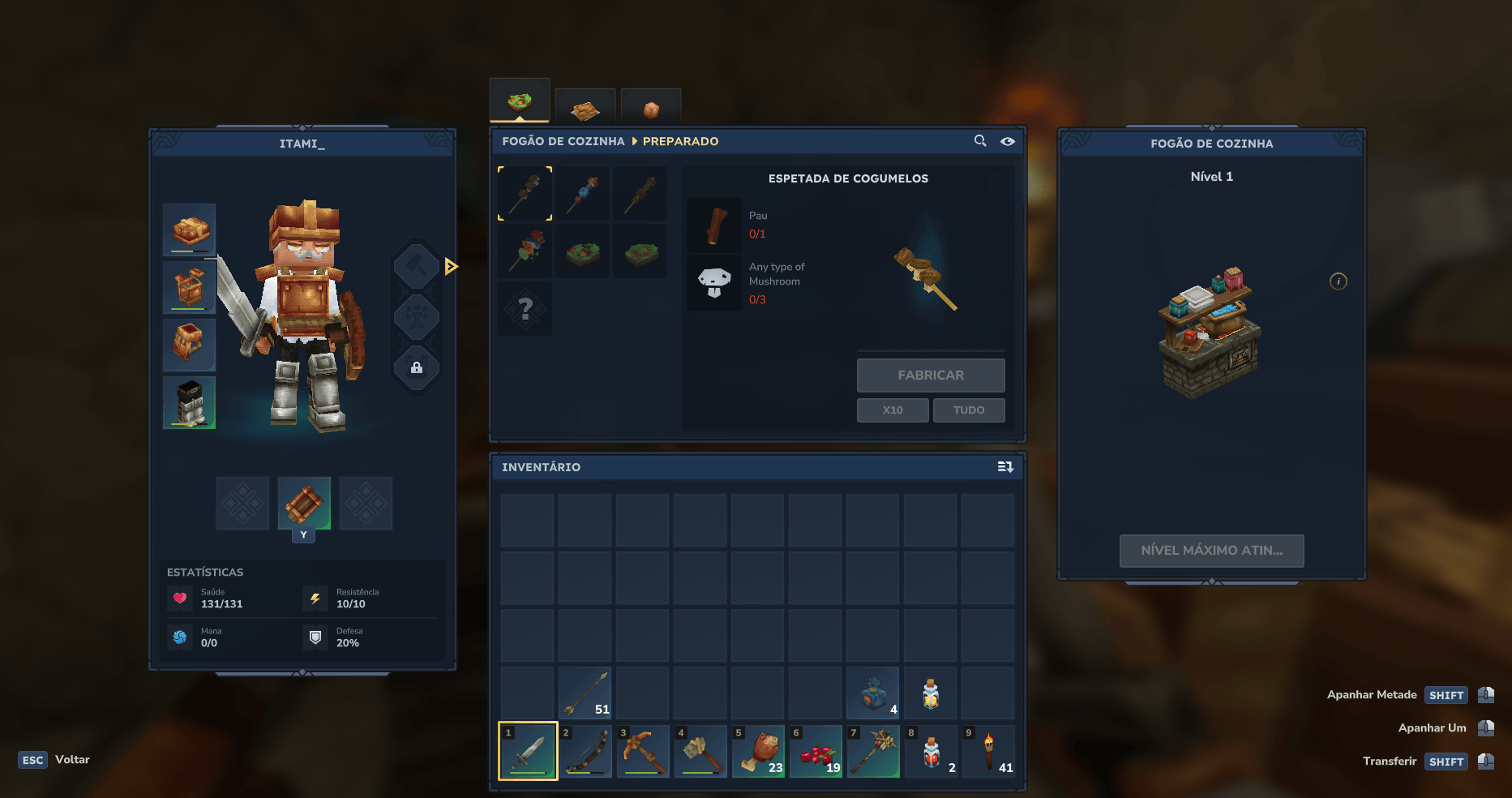This screenshot has width=1512, height=798.
Task: Select the raw meat ingredient tab
Action: point(650,108)
